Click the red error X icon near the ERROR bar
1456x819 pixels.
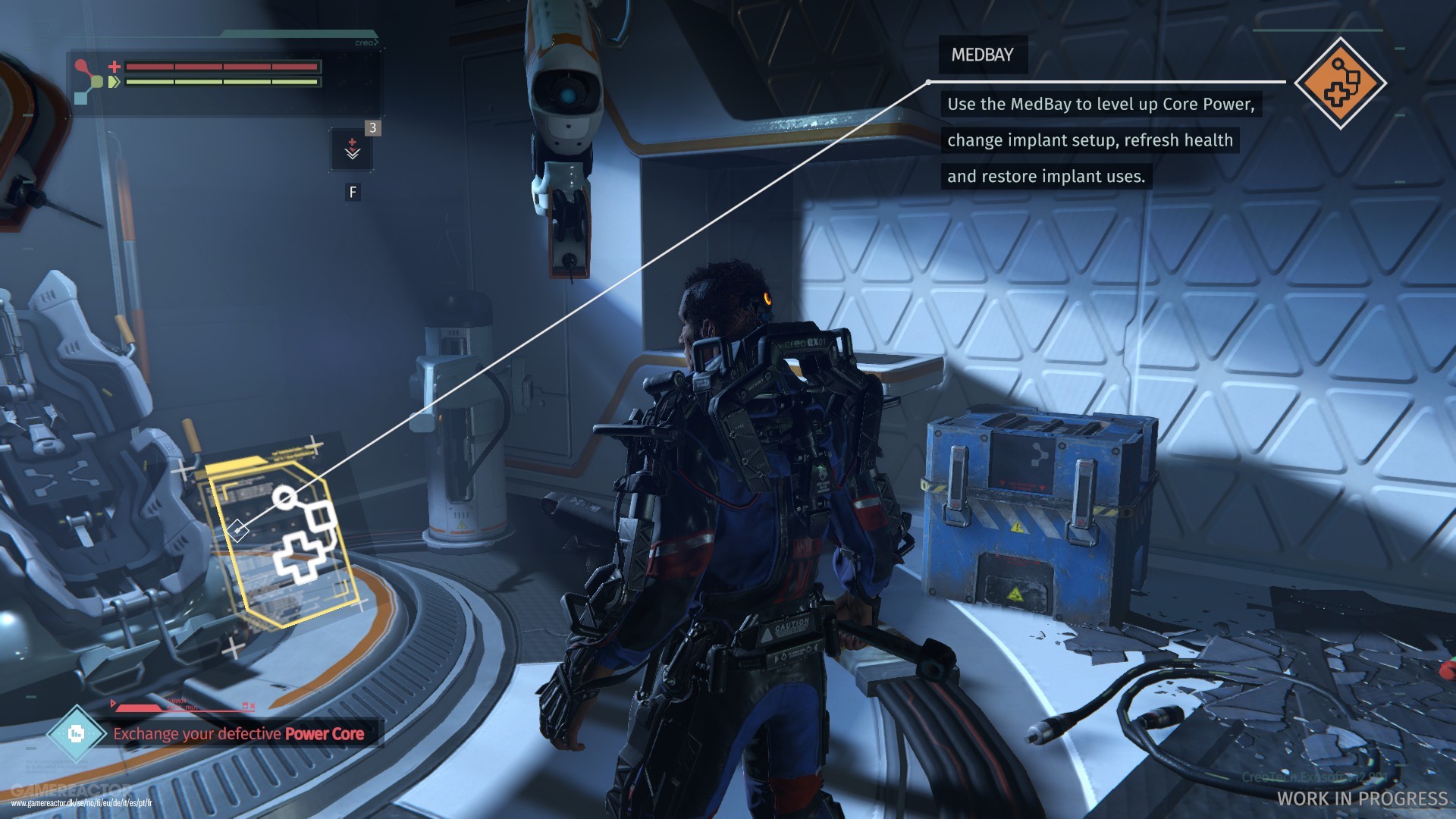pos(253,706)
